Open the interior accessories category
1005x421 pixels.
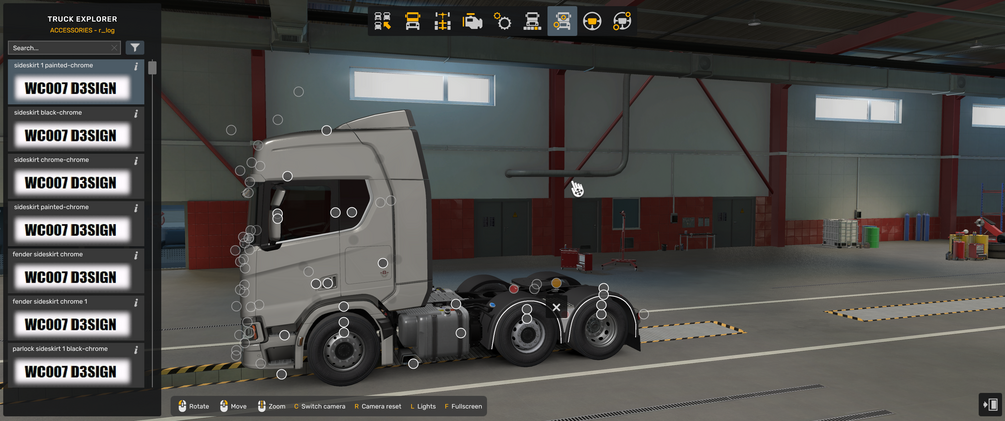[622, 21]
